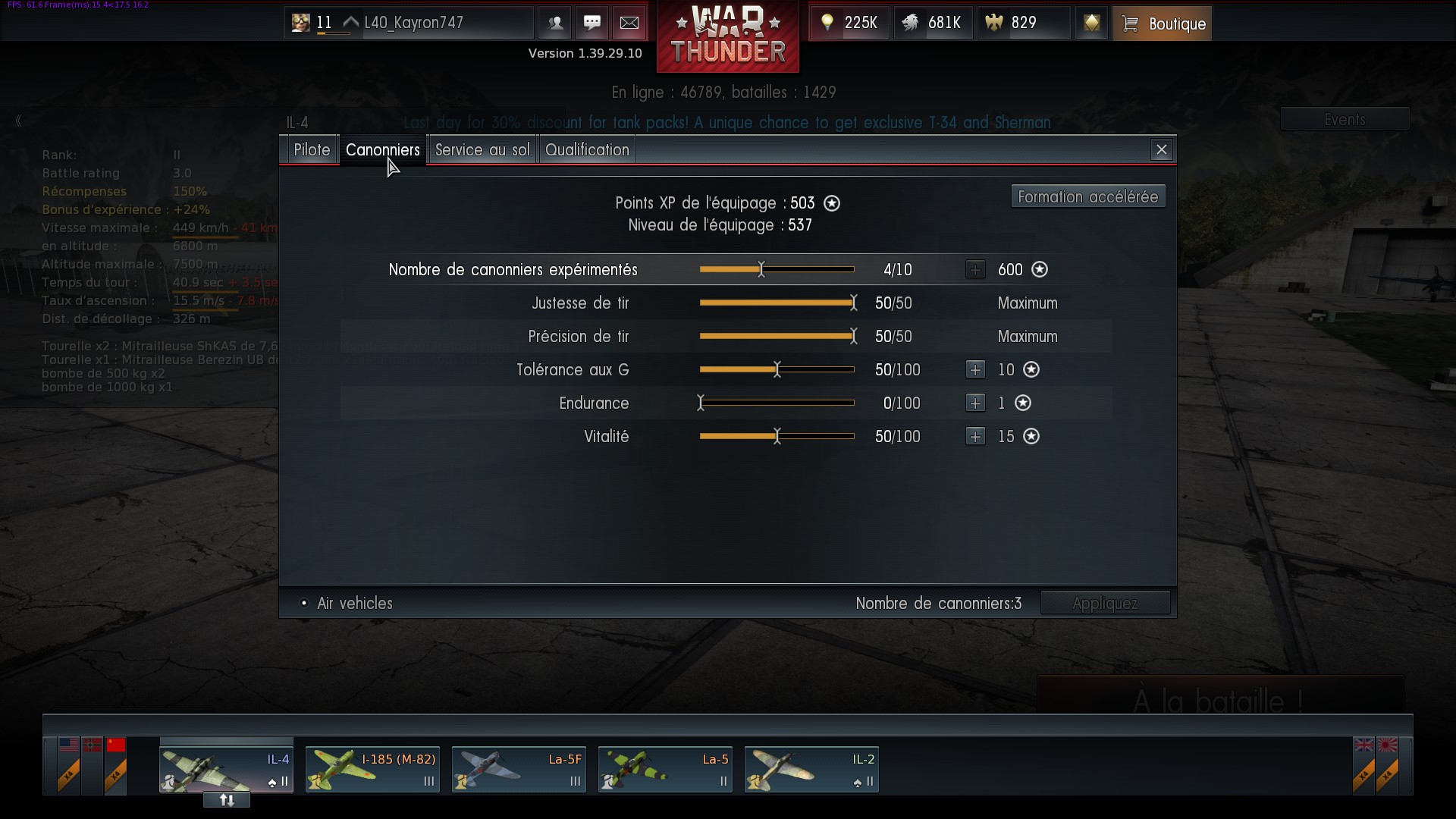Image resolution: width=1456 pixels, height=819 pixels.
Task: Open the Boutique shop
Action: click(x=1162, y=24)
